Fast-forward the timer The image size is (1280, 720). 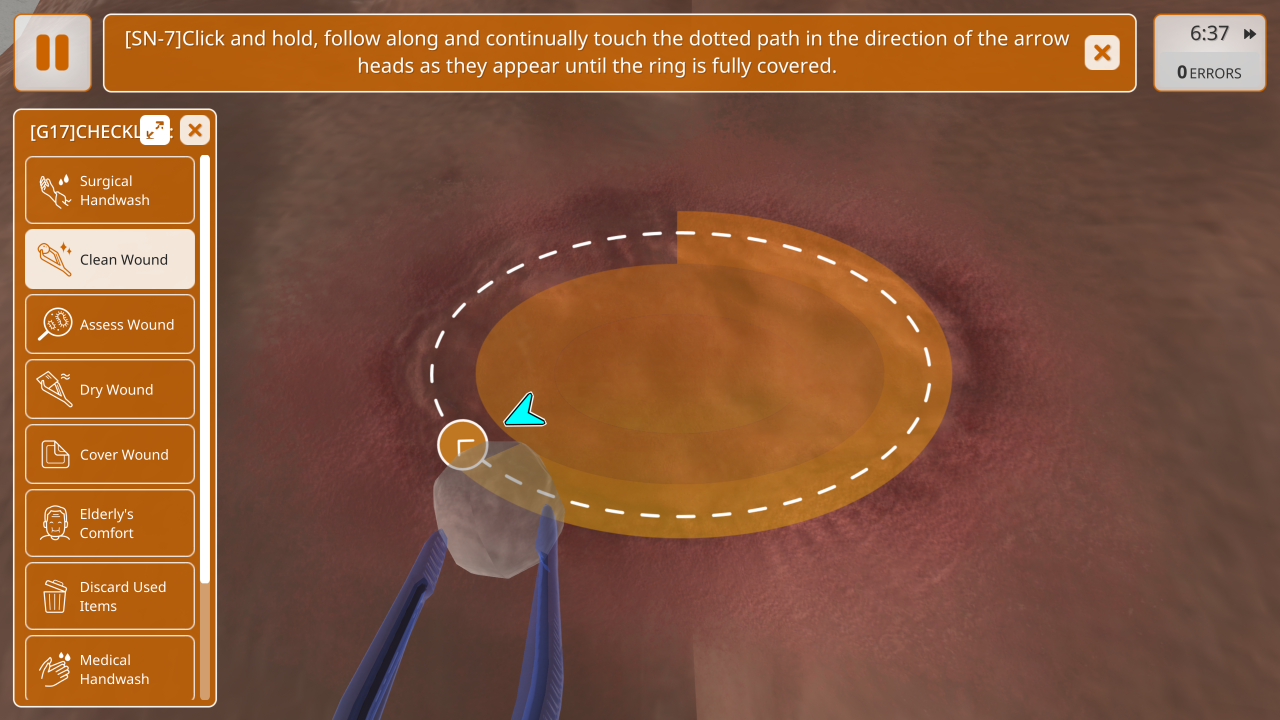pyautogui.click(x=1250, y=34)
